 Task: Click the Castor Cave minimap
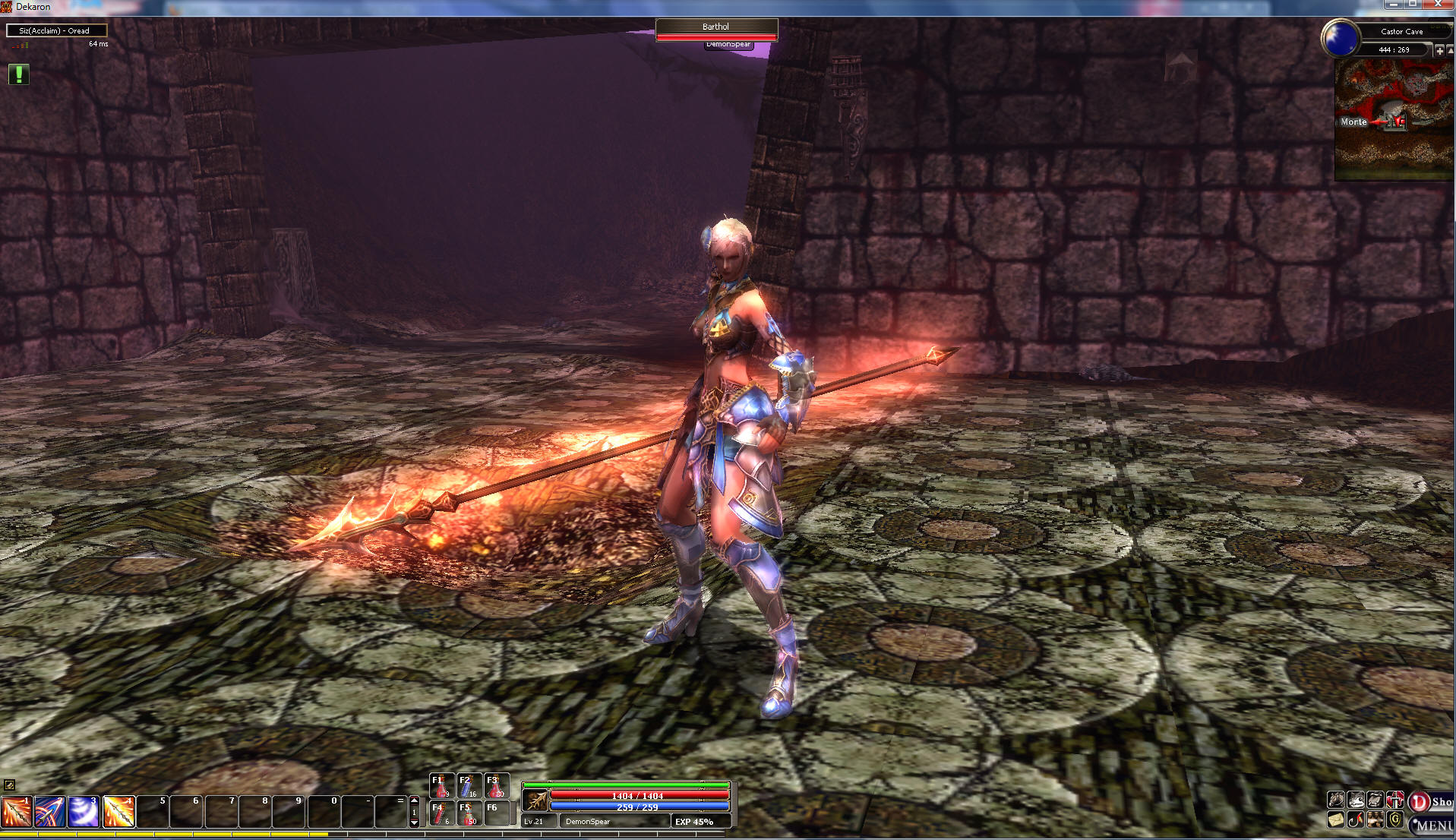[x=1394, y=120]
